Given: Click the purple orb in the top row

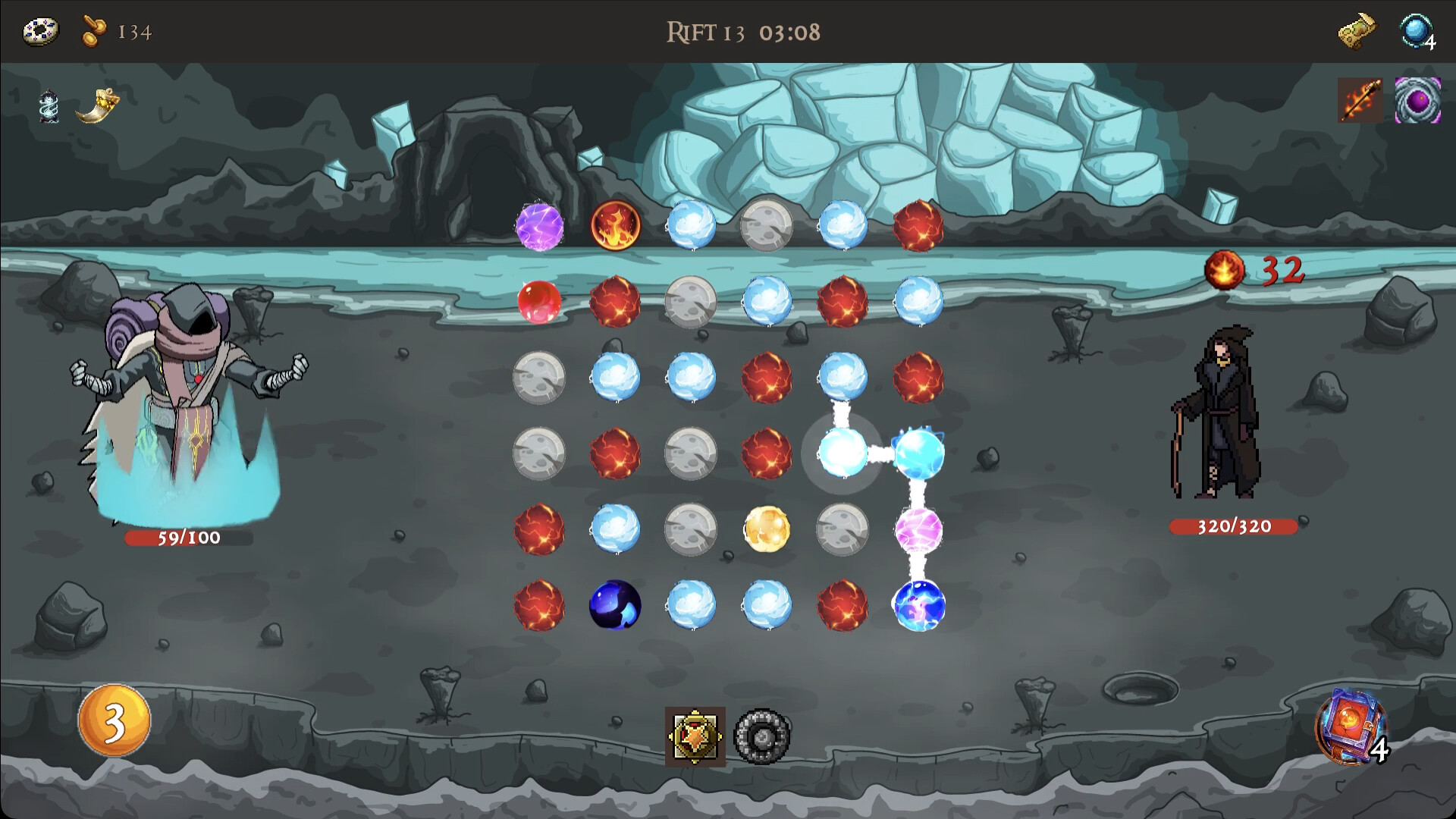Looking at the screenshot, I should (x=540, y=227).
